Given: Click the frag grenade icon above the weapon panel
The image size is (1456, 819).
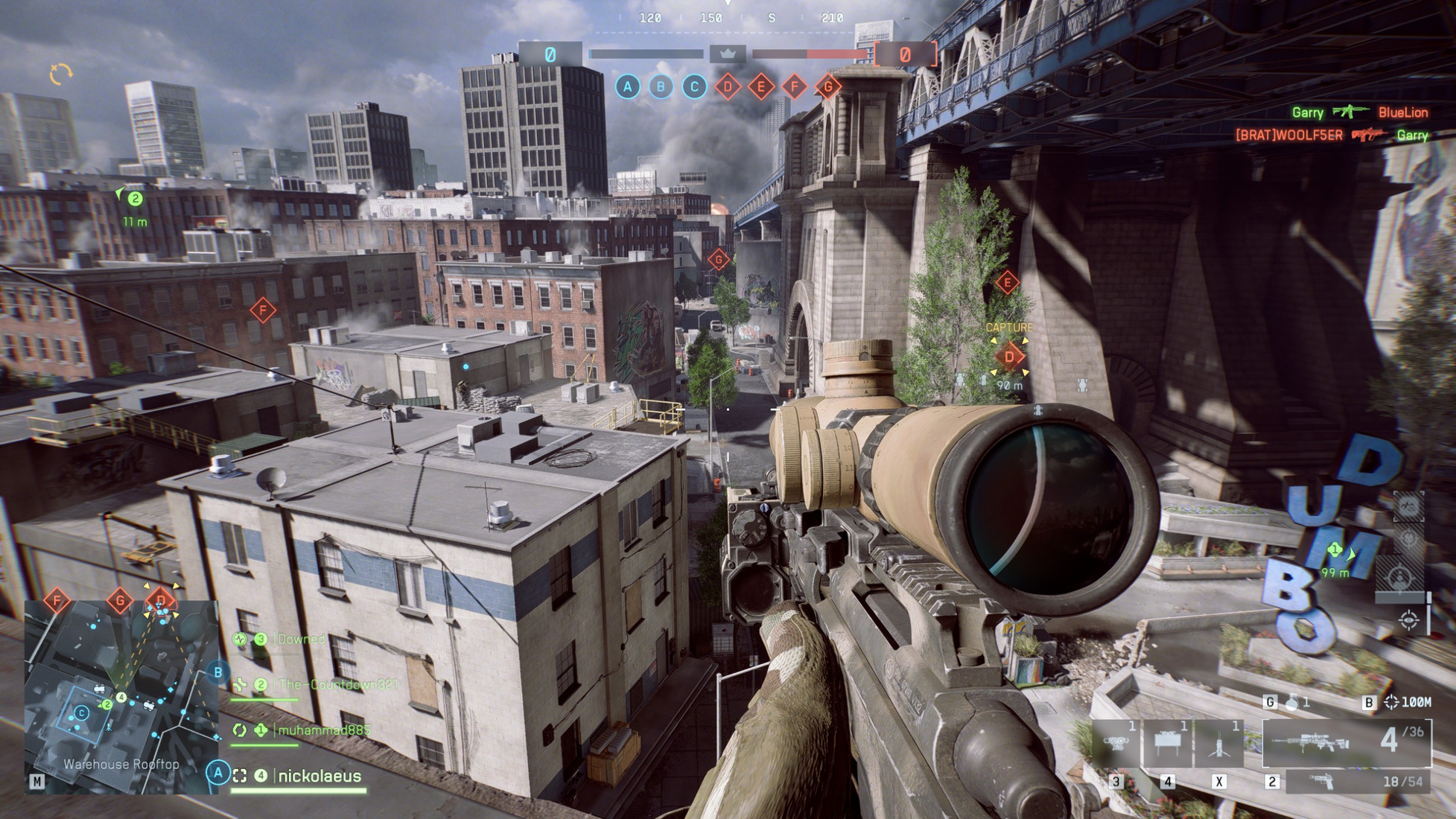Looking at the screenshot, I should pos(1292,702).
